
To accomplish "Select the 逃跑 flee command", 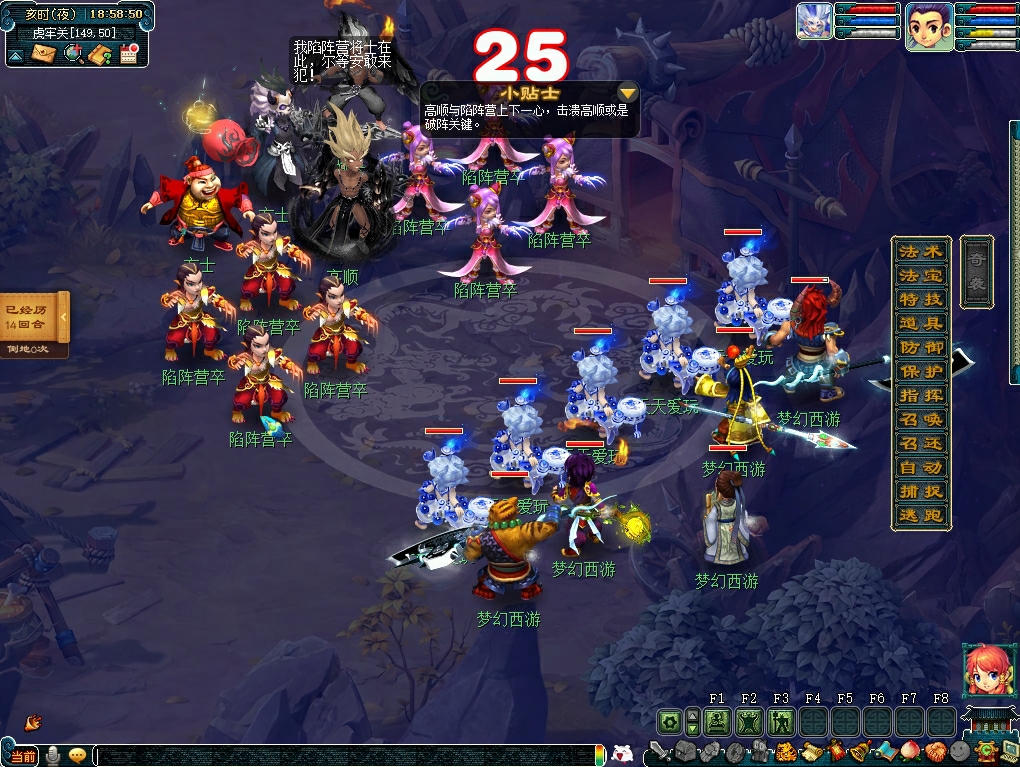I will (921, 516).
